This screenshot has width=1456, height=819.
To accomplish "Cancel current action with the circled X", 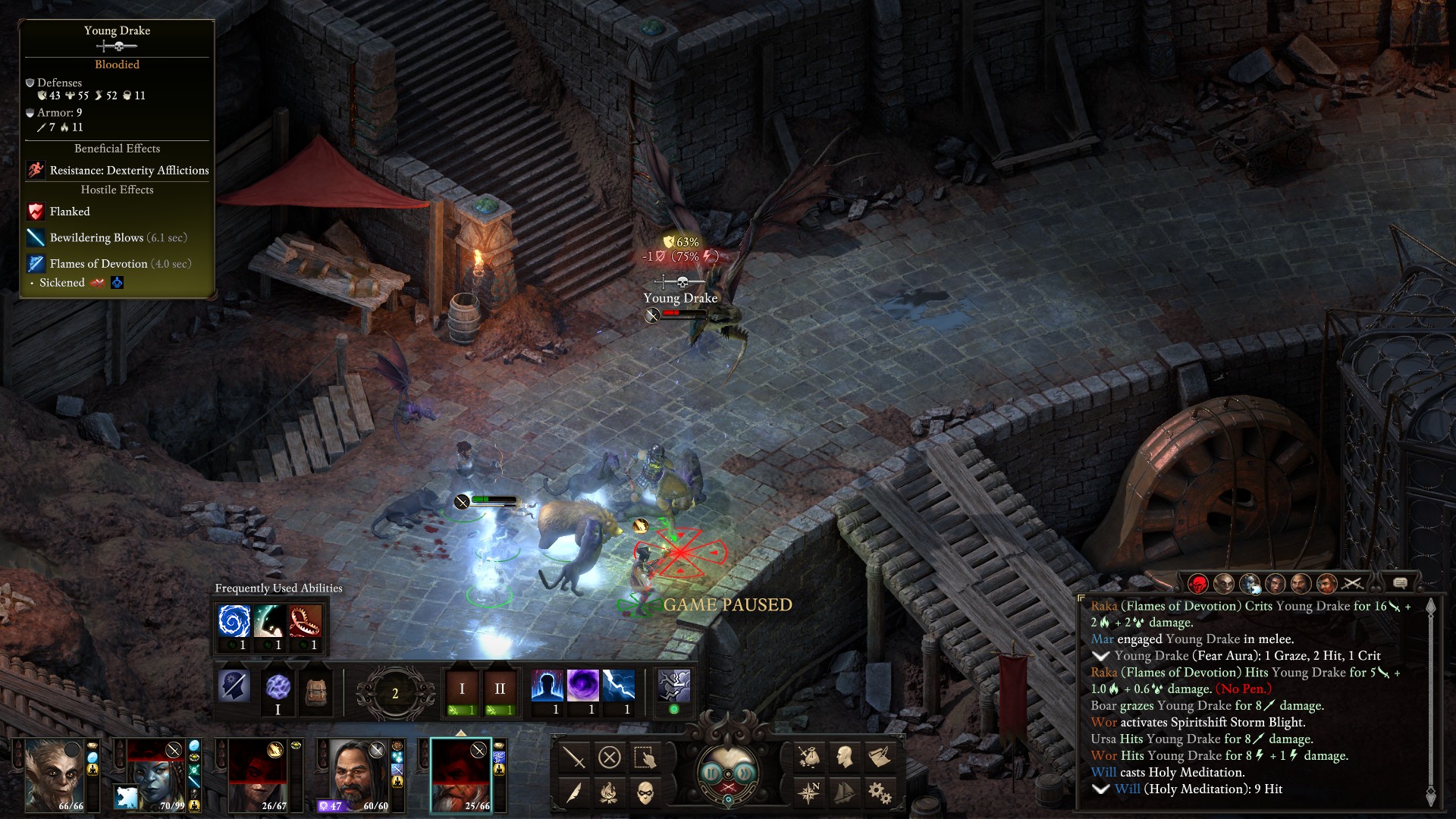I will coord(610,757).
